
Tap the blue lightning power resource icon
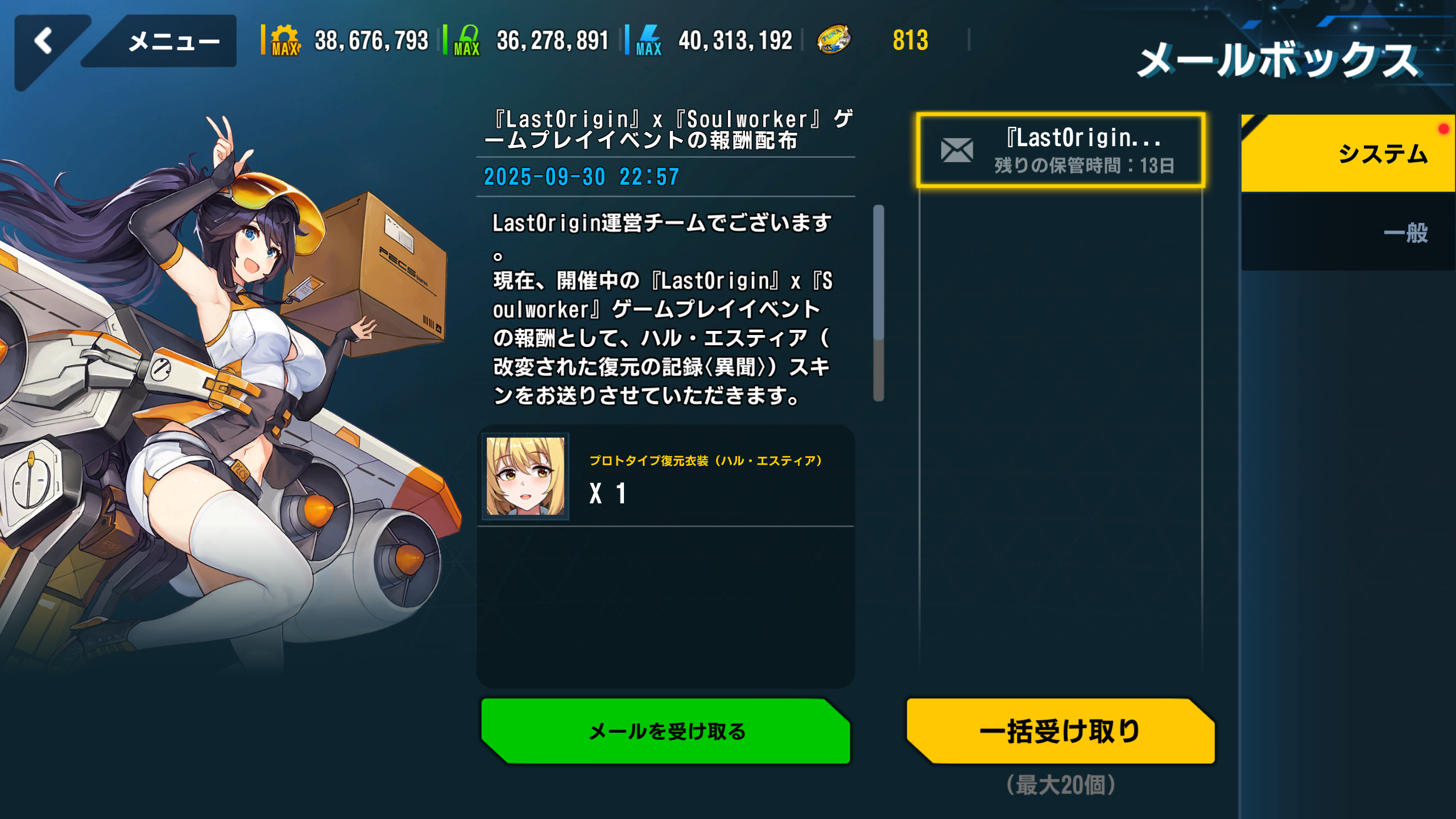coord(649,40)
